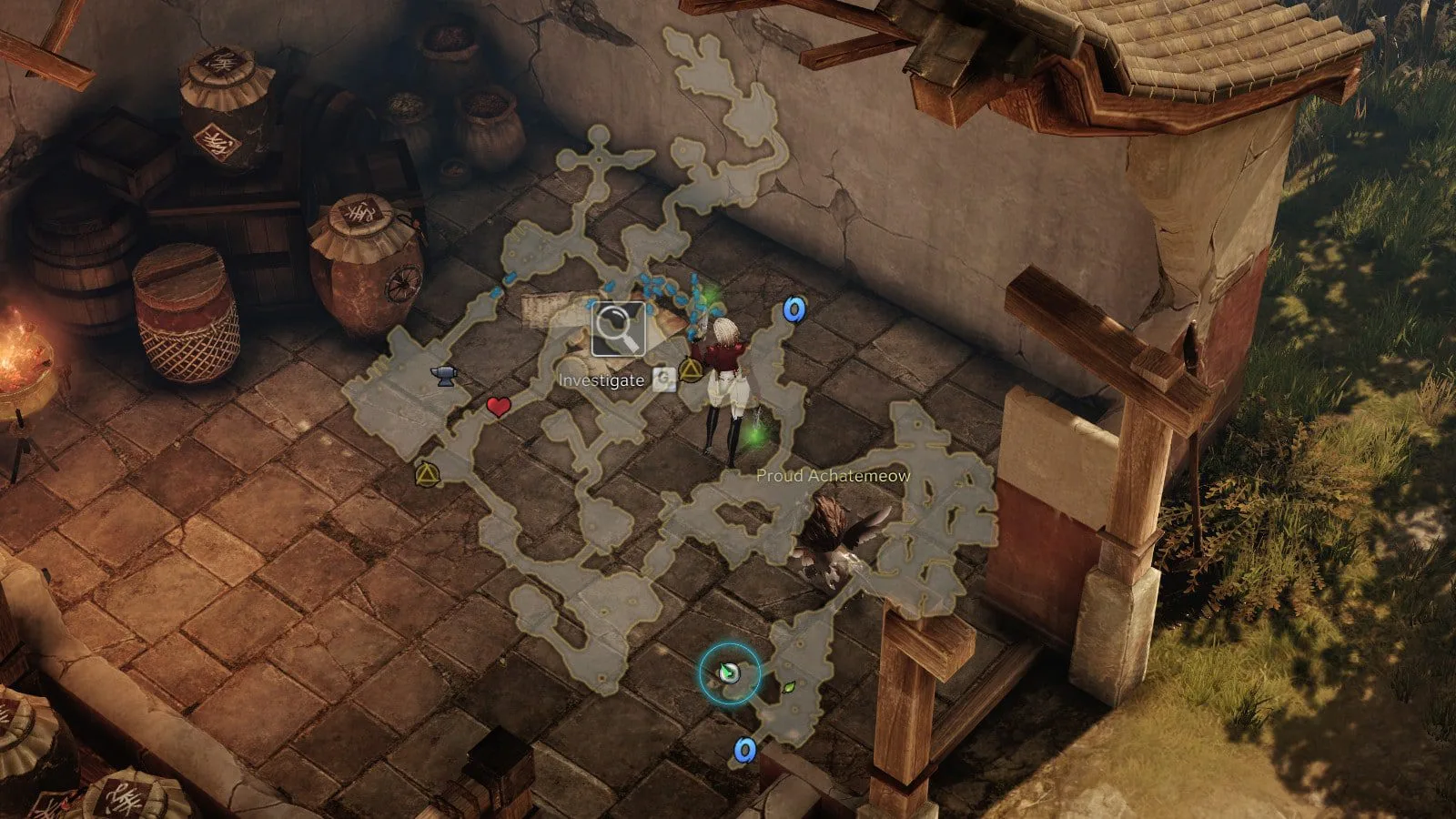Click the cyan-circled player position marker
Viewport: 1456px width, 819px height.
729,672
